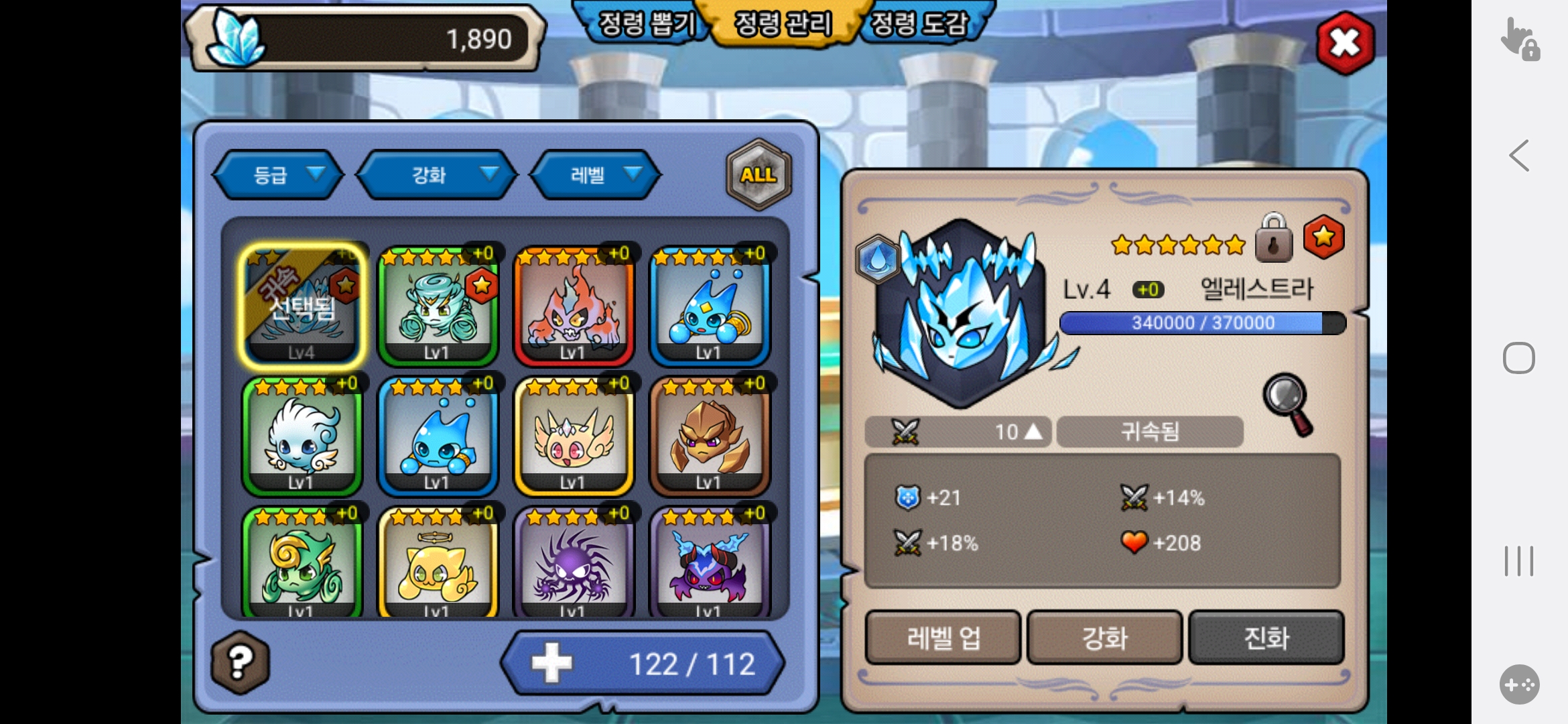
Task: Toggle the ALL filter hexagon
Action: 759,174
